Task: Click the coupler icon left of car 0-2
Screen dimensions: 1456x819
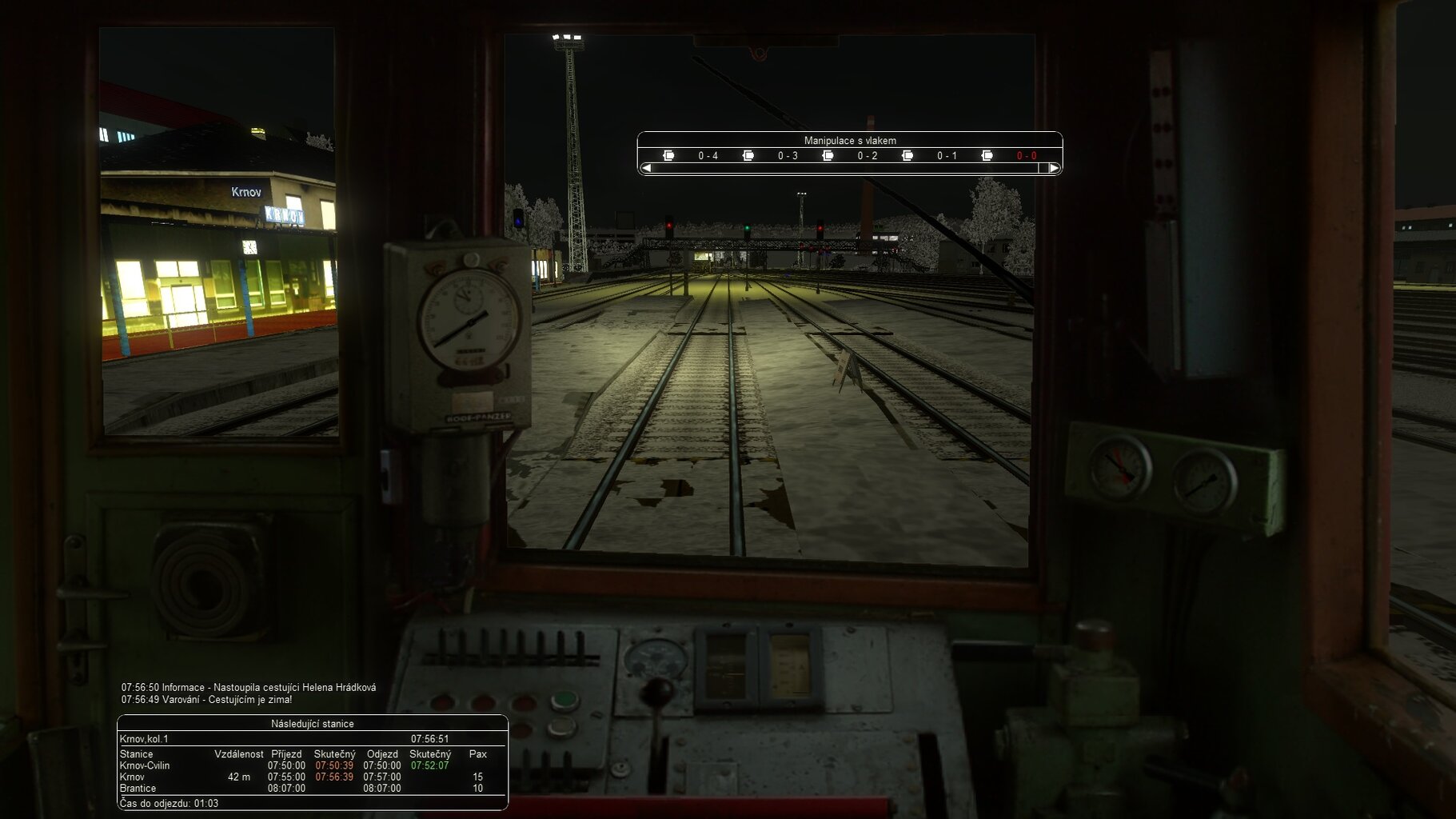Action: (828, 155)
